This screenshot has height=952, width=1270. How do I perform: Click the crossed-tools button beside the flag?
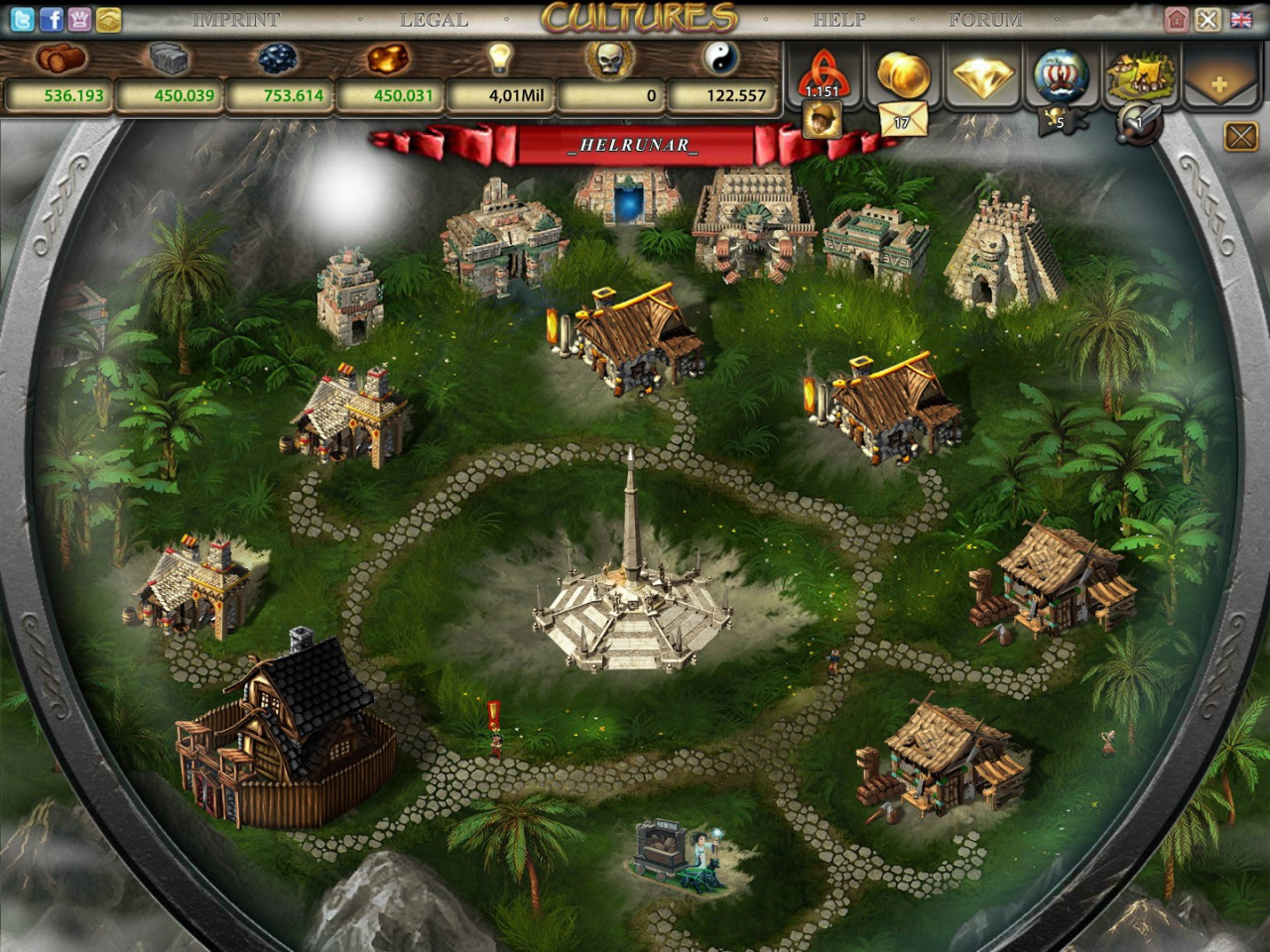[x=1207, y=19]
